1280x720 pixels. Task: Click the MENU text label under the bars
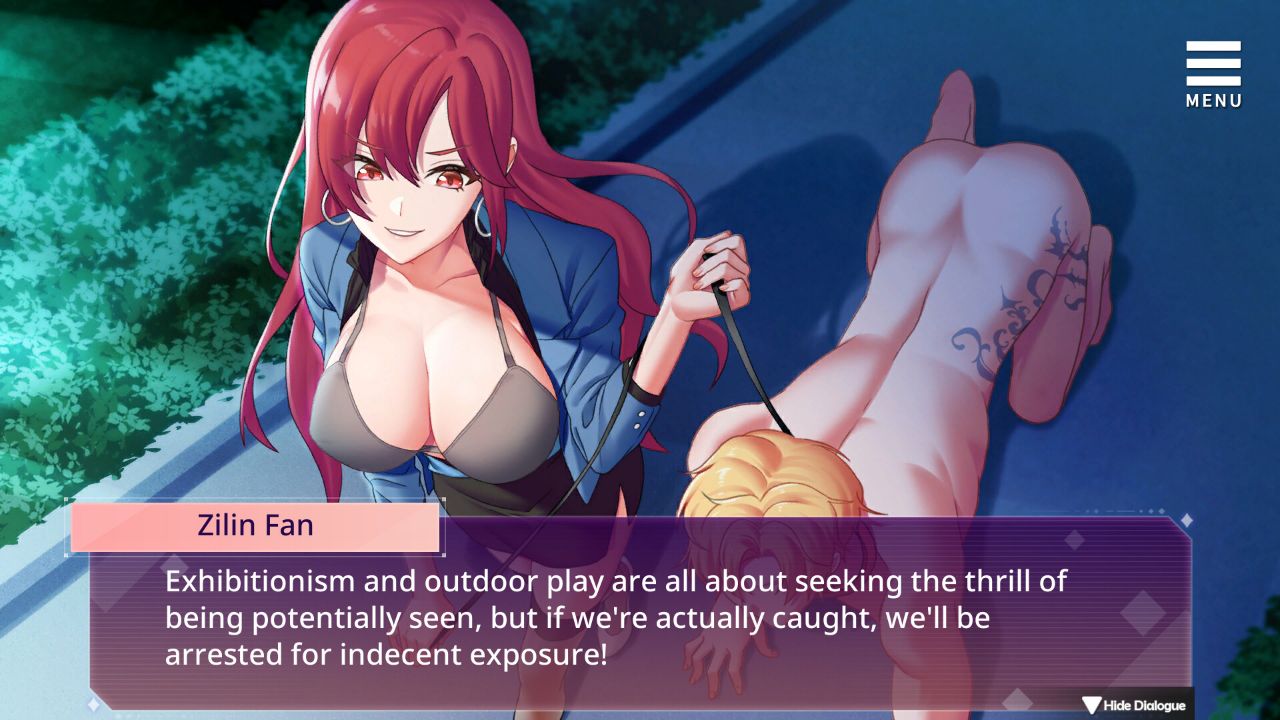coord(1212,100)
